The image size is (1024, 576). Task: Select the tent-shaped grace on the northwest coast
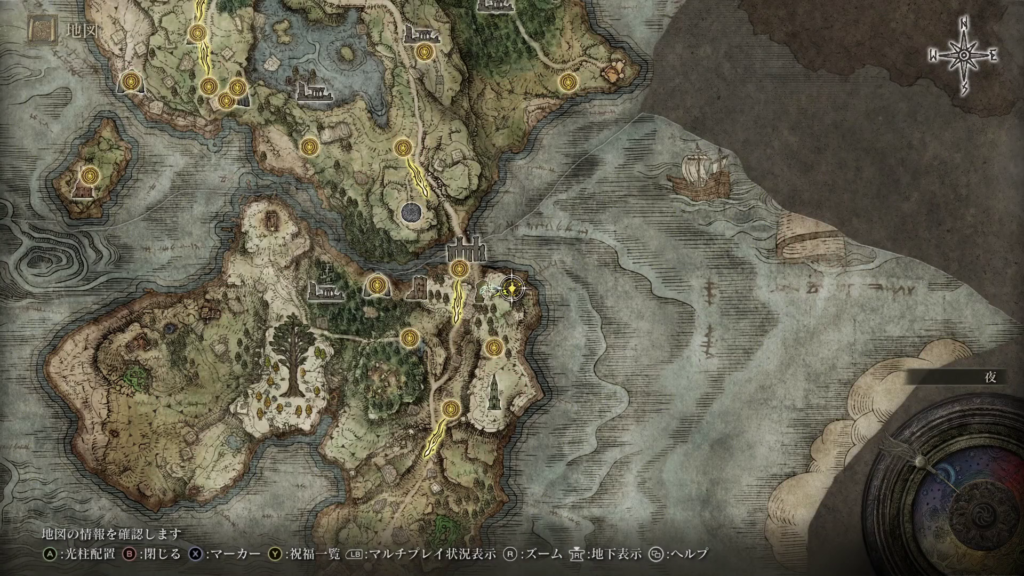pos(130,82)
